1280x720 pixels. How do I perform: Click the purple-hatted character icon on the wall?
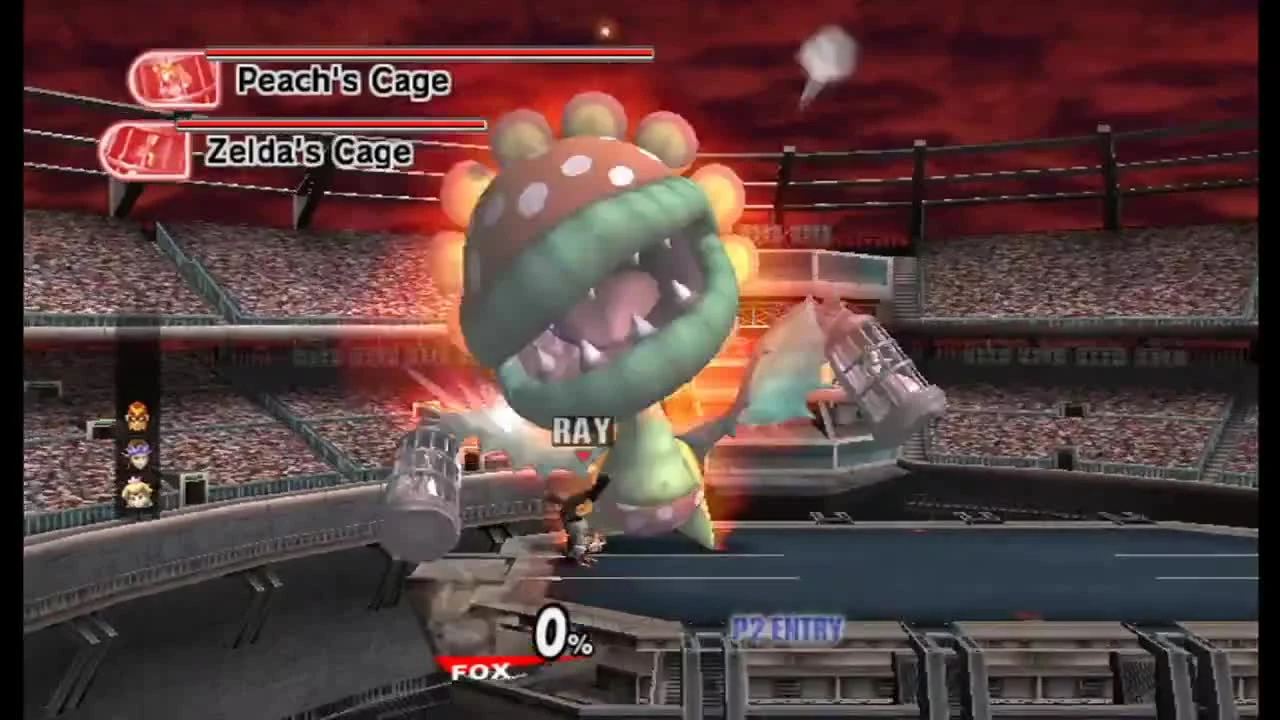click(137, 456)
